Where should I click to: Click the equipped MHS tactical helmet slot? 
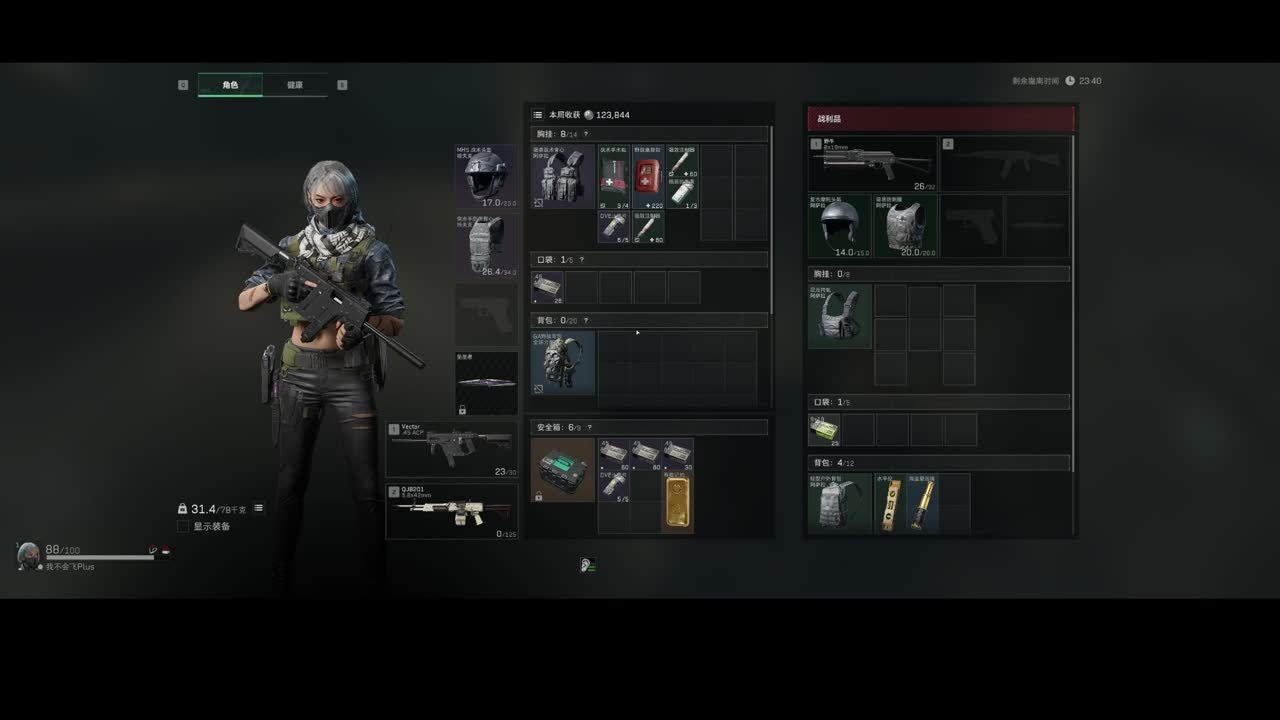pos(487,176)
